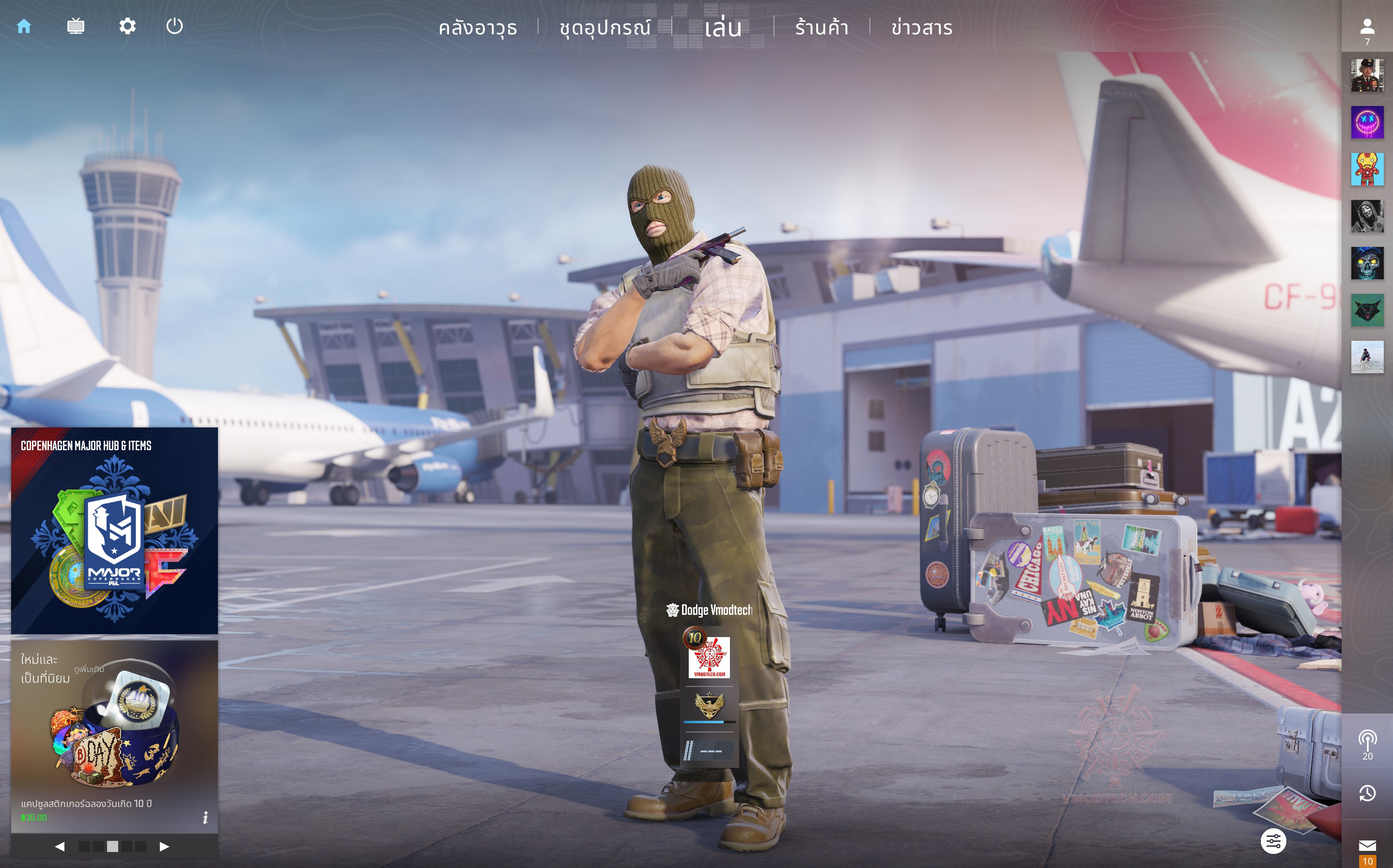Open the ร้านค้า store tab
1393x868 pixels.
(x=821, y=28)
